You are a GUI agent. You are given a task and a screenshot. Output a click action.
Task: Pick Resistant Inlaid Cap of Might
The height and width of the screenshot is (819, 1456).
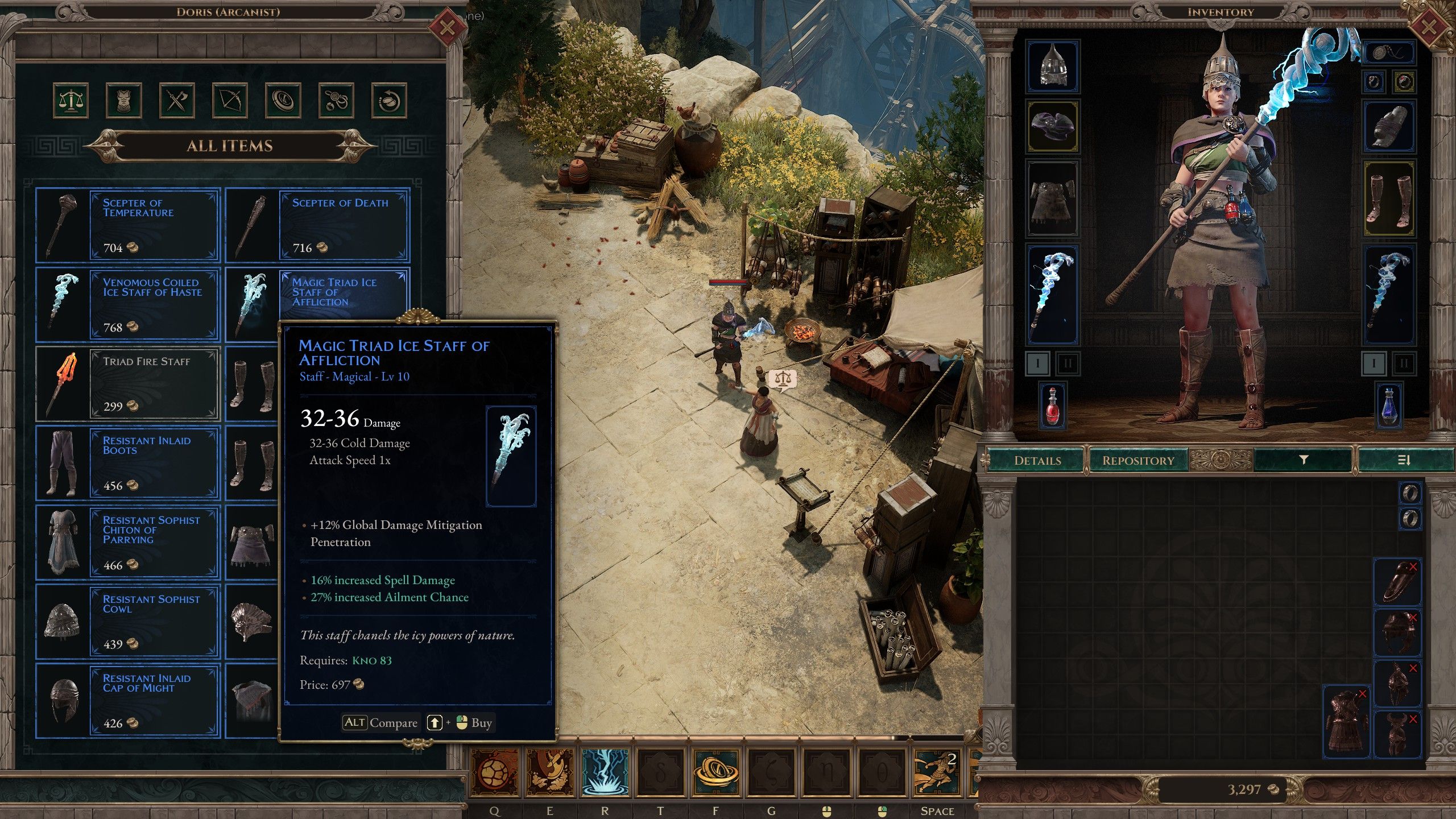pos(128,701)
